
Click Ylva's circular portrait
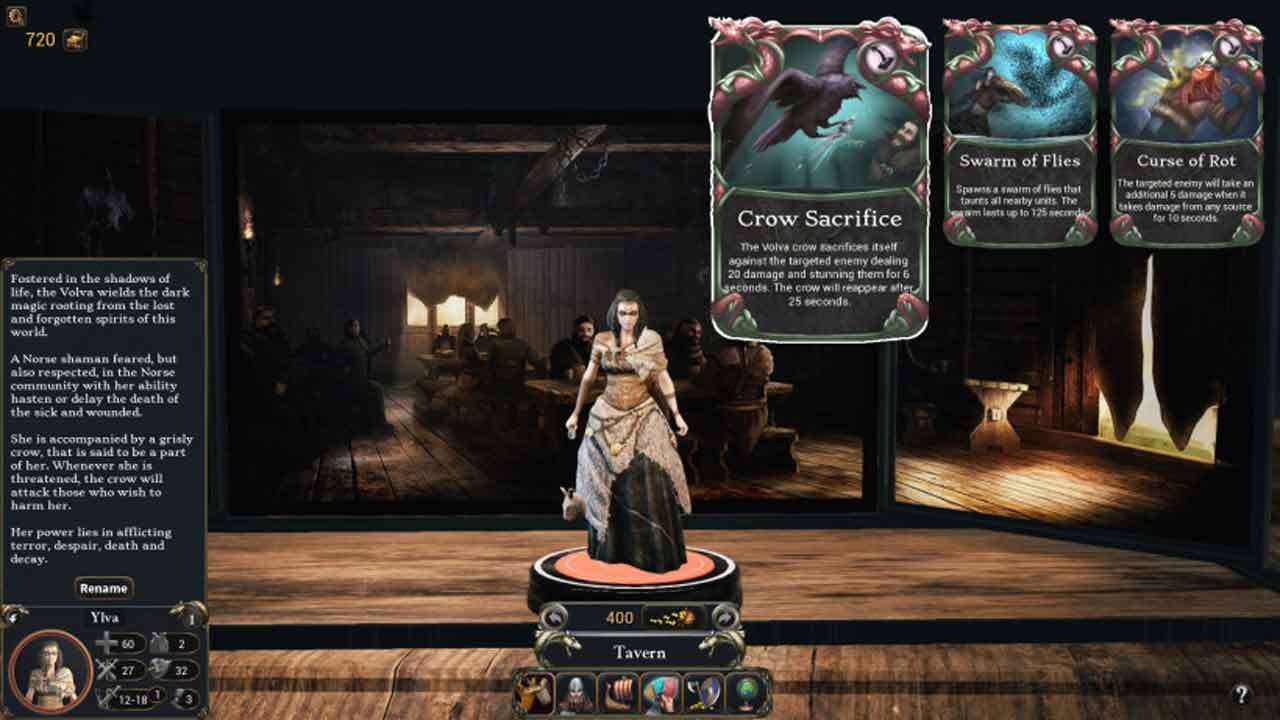point(50,671)
